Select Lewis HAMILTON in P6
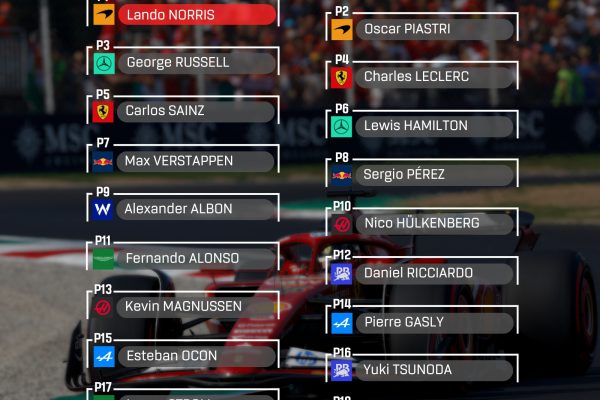Viewport: 600px width, 400px height. pyautogui.click(x=422, y=126)
